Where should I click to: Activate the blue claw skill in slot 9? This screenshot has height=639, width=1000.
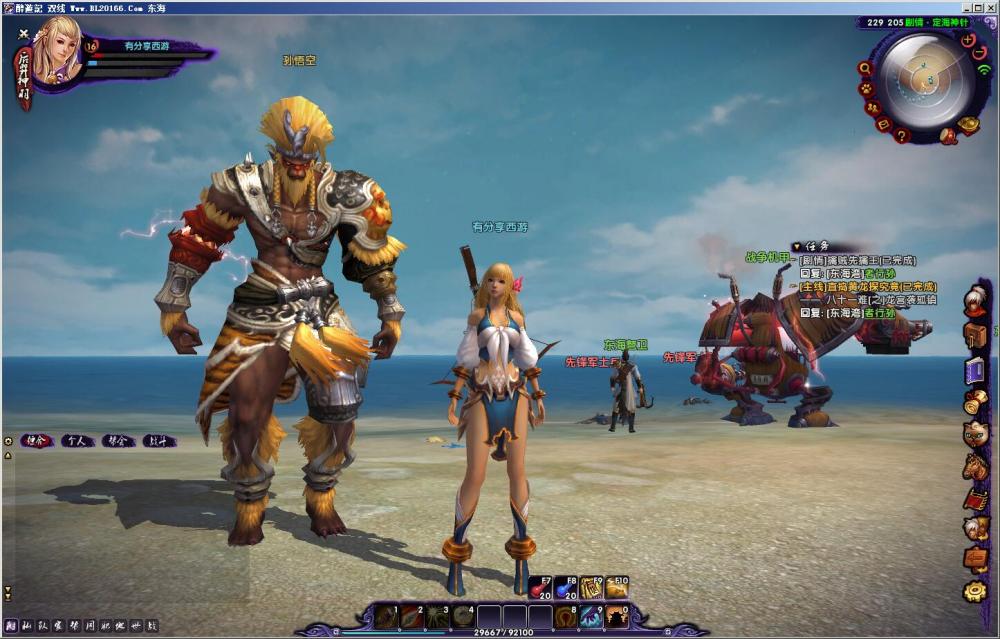click(x=592, y=617)
